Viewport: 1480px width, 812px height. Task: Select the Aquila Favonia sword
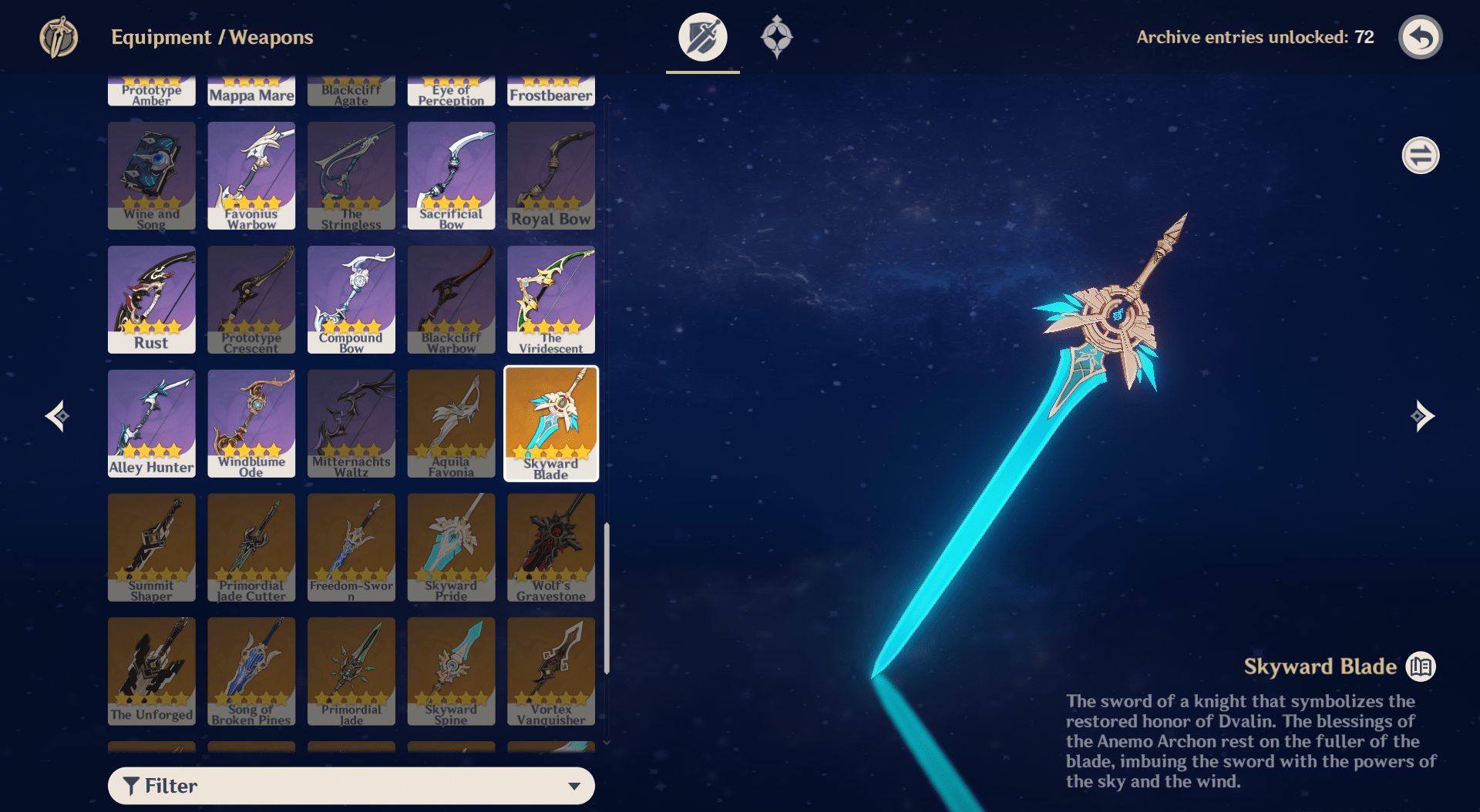point(451,424)
